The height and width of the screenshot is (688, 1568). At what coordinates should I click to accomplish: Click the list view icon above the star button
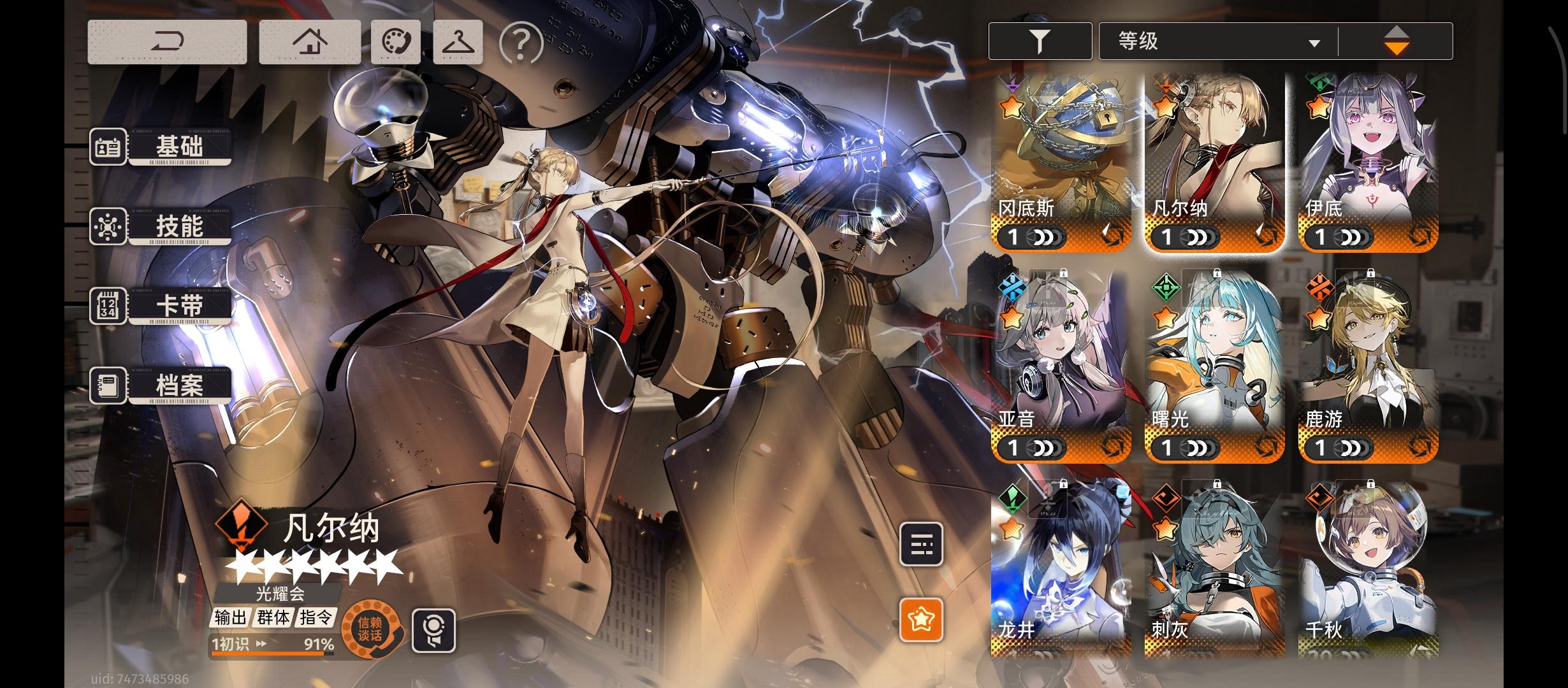(x=919, y=546)
